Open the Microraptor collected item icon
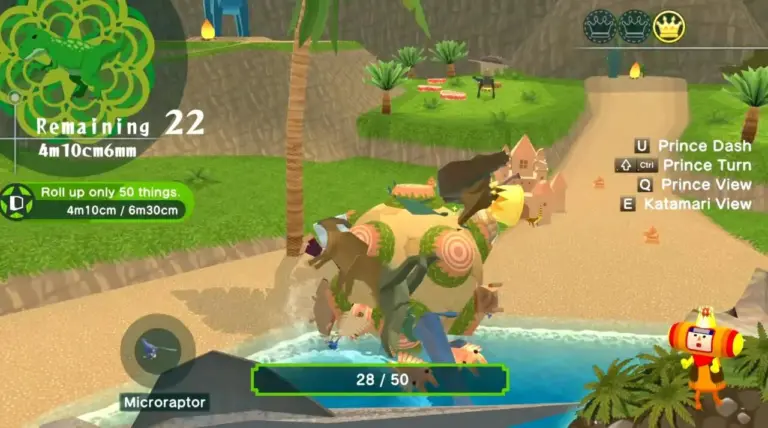This screenshot has height=428, width=768. [x=158, y=350]
